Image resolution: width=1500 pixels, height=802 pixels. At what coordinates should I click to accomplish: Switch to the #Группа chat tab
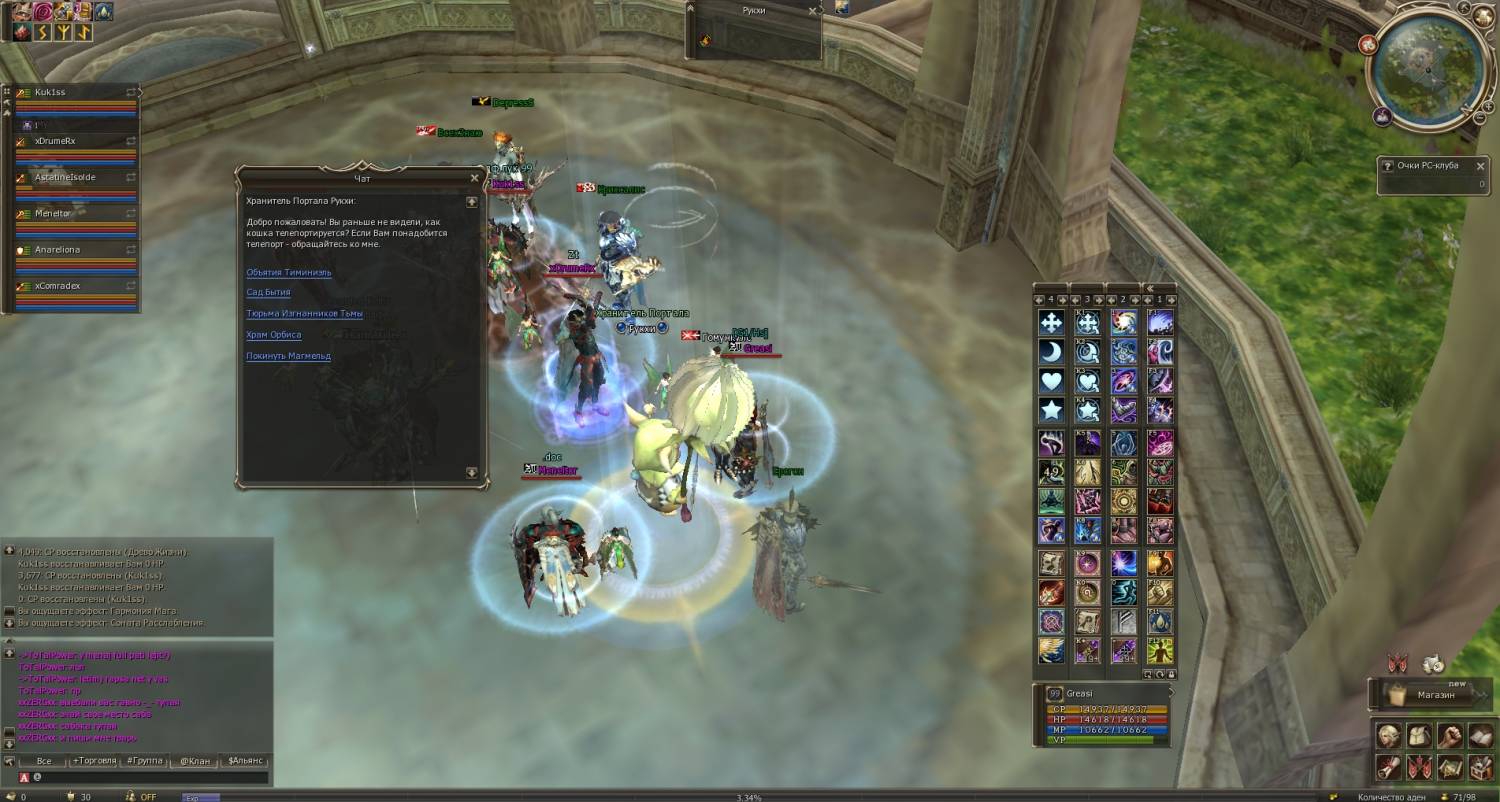coord(145,761)
